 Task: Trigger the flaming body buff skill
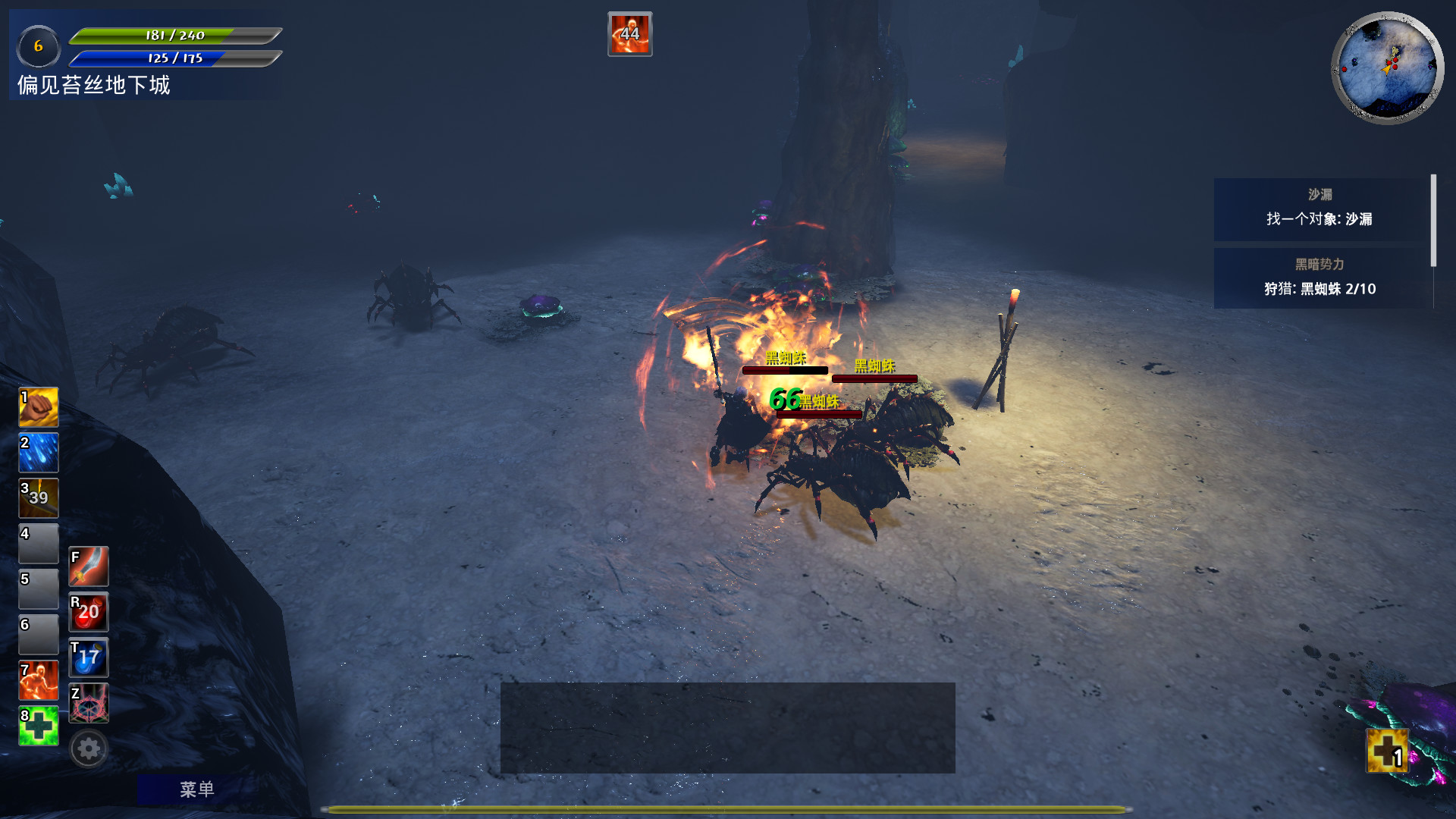(38, 680)
